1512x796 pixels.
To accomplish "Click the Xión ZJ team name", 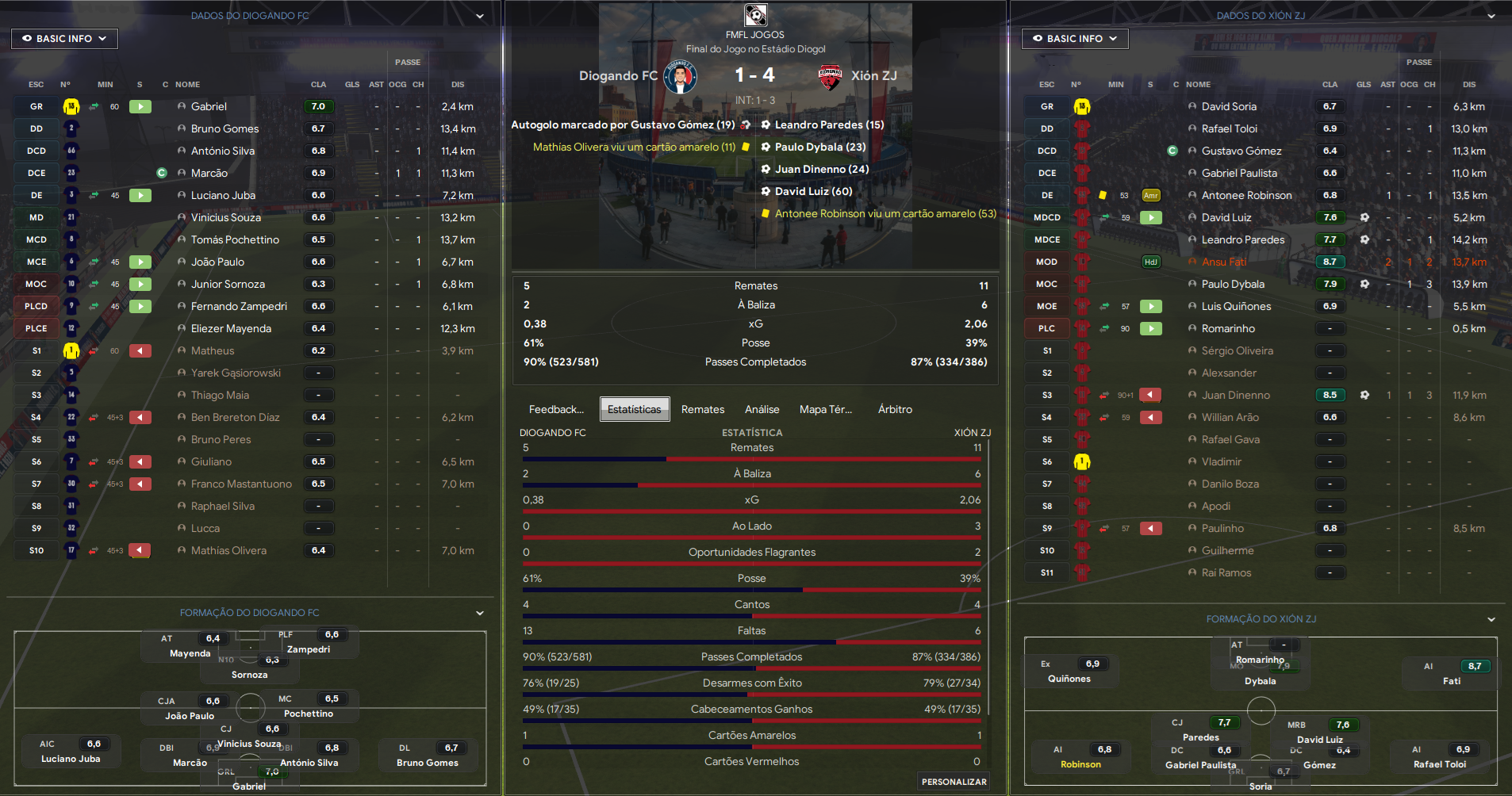I will point(873,75).
